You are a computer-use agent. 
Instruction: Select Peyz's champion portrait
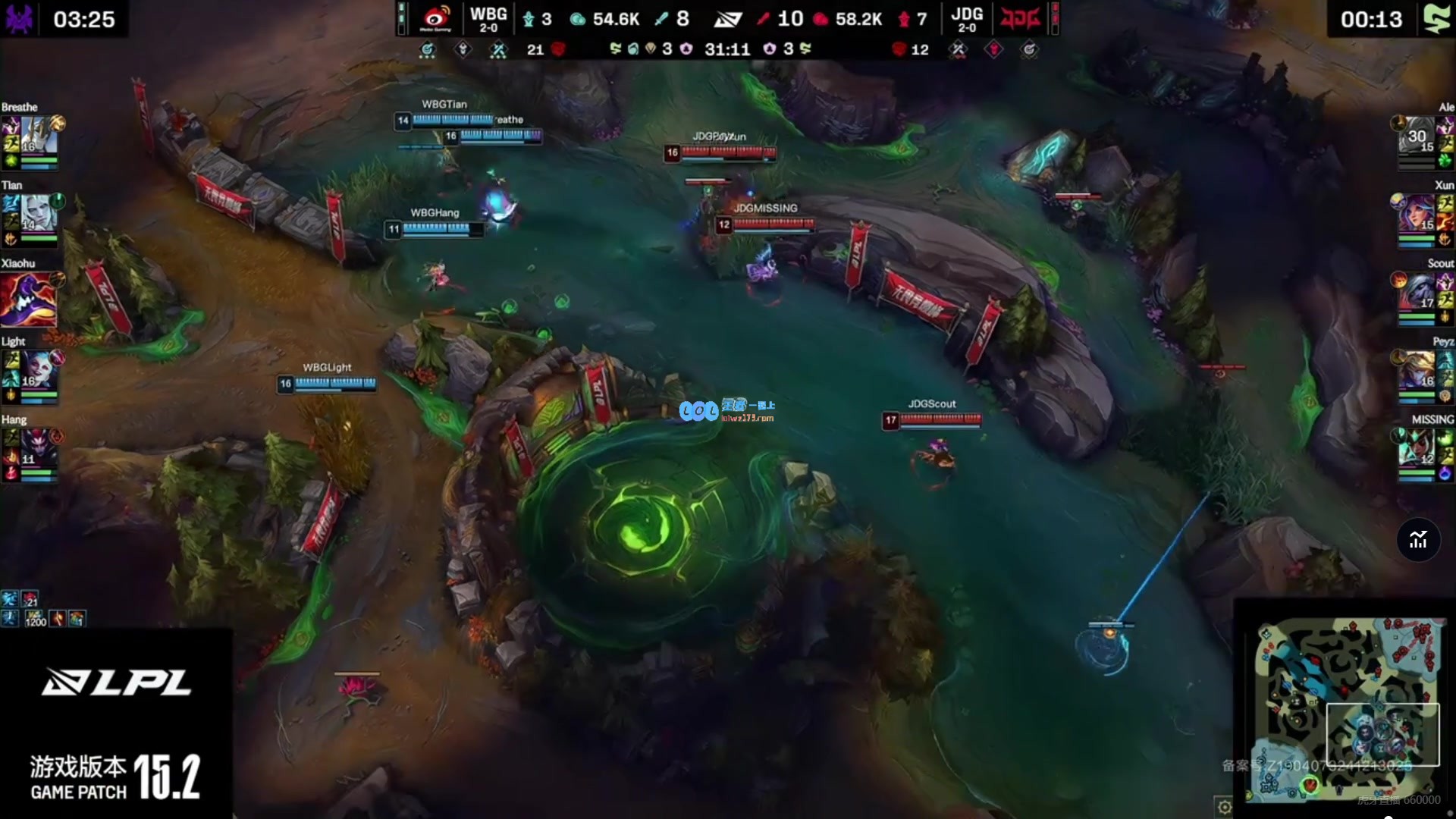1417,371
